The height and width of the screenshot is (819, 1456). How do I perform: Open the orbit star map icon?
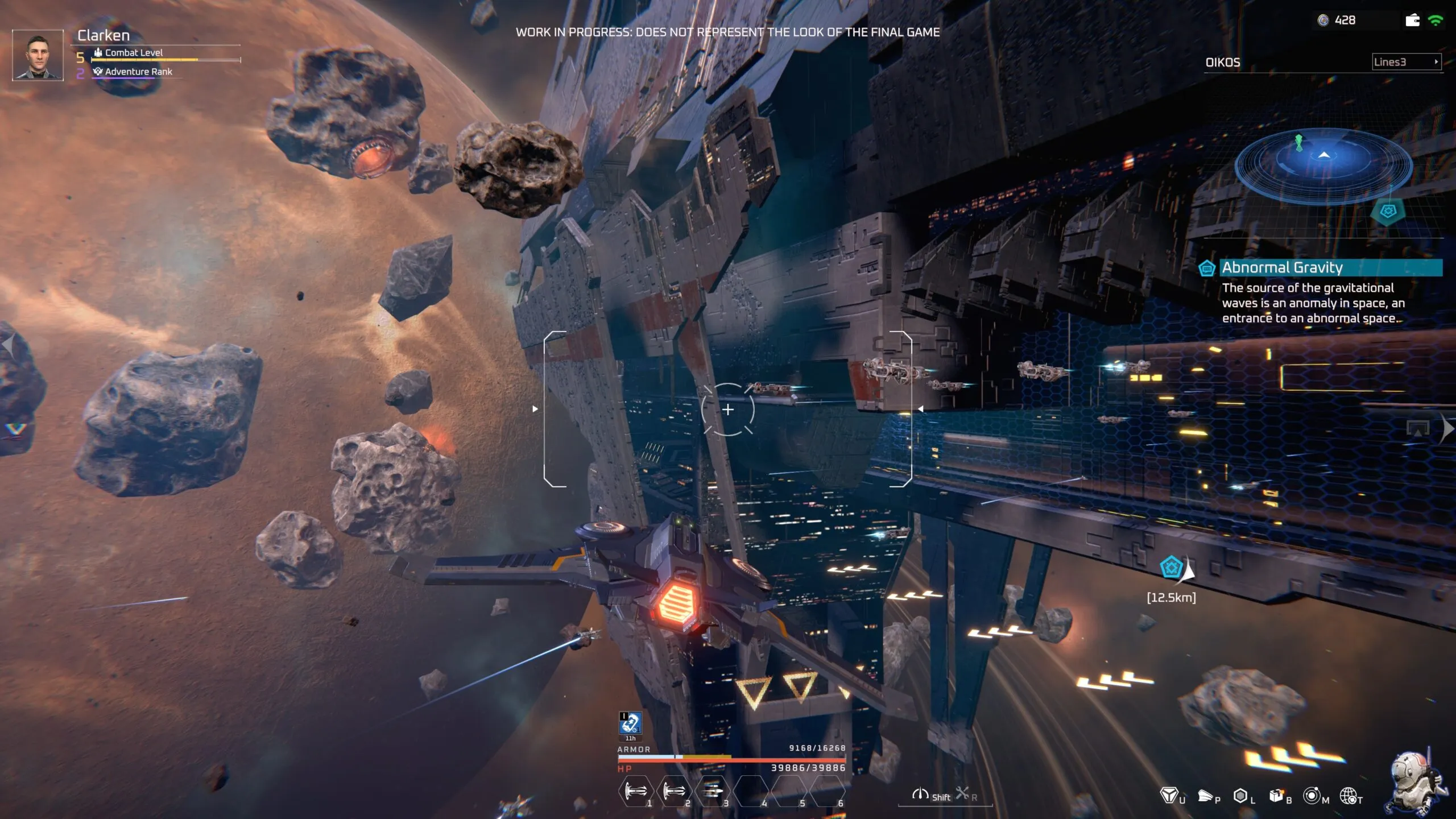pos(1312,795)
